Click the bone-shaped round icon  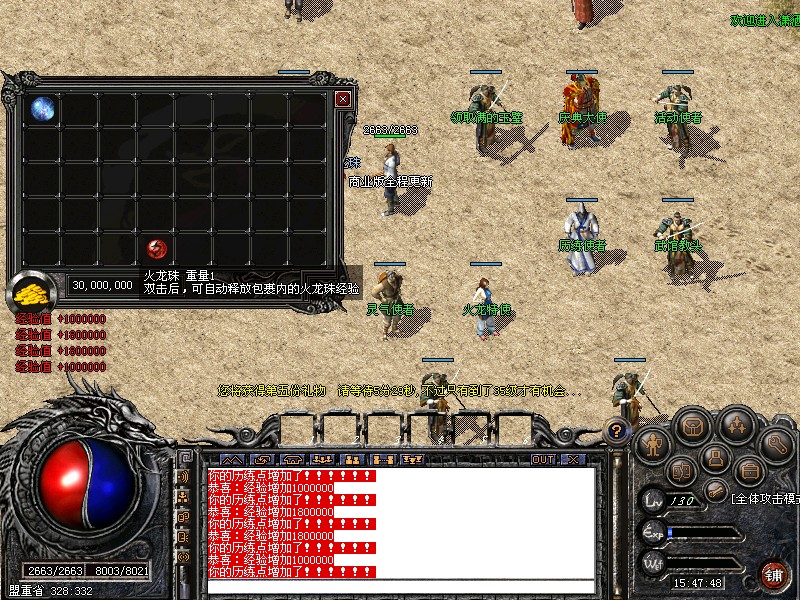[x=714, y=490]
